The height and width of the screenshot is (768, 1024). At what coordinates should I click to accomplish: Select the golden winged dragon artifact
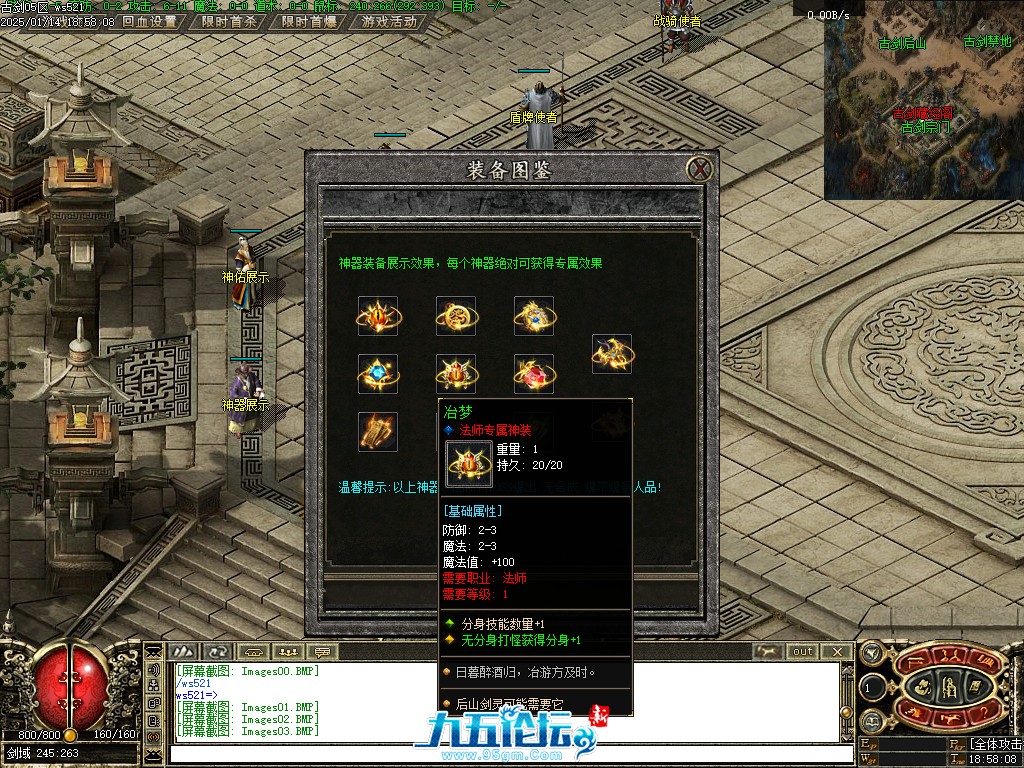pos(612,354)
